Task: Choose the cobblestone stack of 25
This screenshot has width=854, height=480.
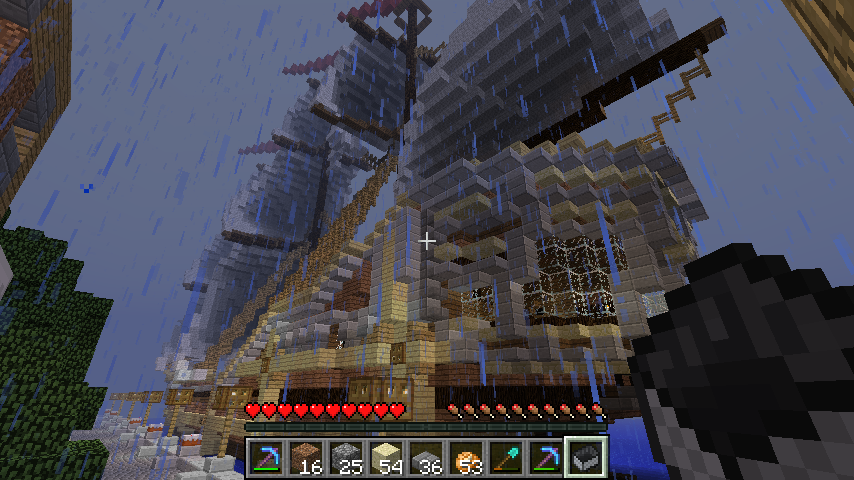Action: click(x=346, y=458)
